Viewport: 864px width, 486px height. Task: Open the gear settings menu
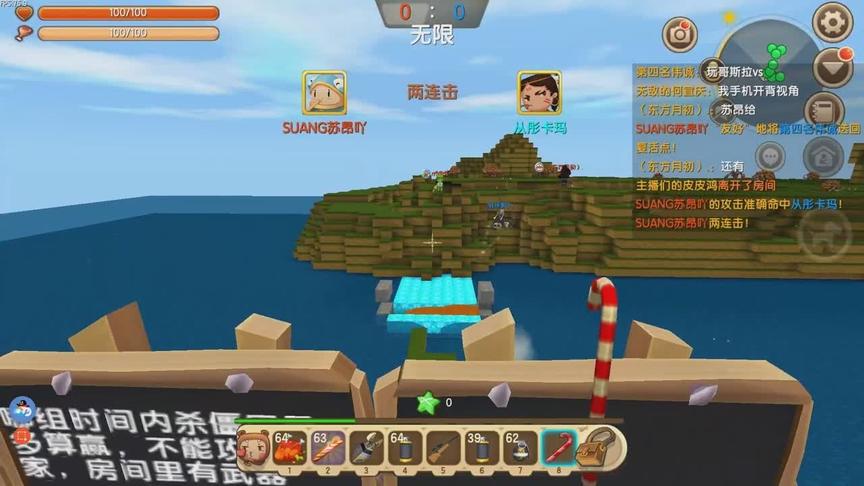point(832,22)
